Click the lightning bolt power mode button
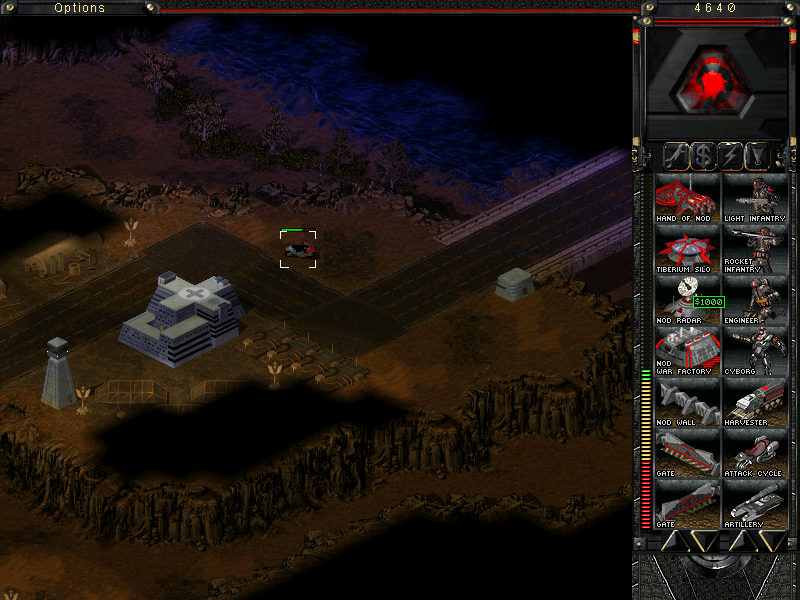The height and width of the screenshot is (600, 800). tap(731, 156)
